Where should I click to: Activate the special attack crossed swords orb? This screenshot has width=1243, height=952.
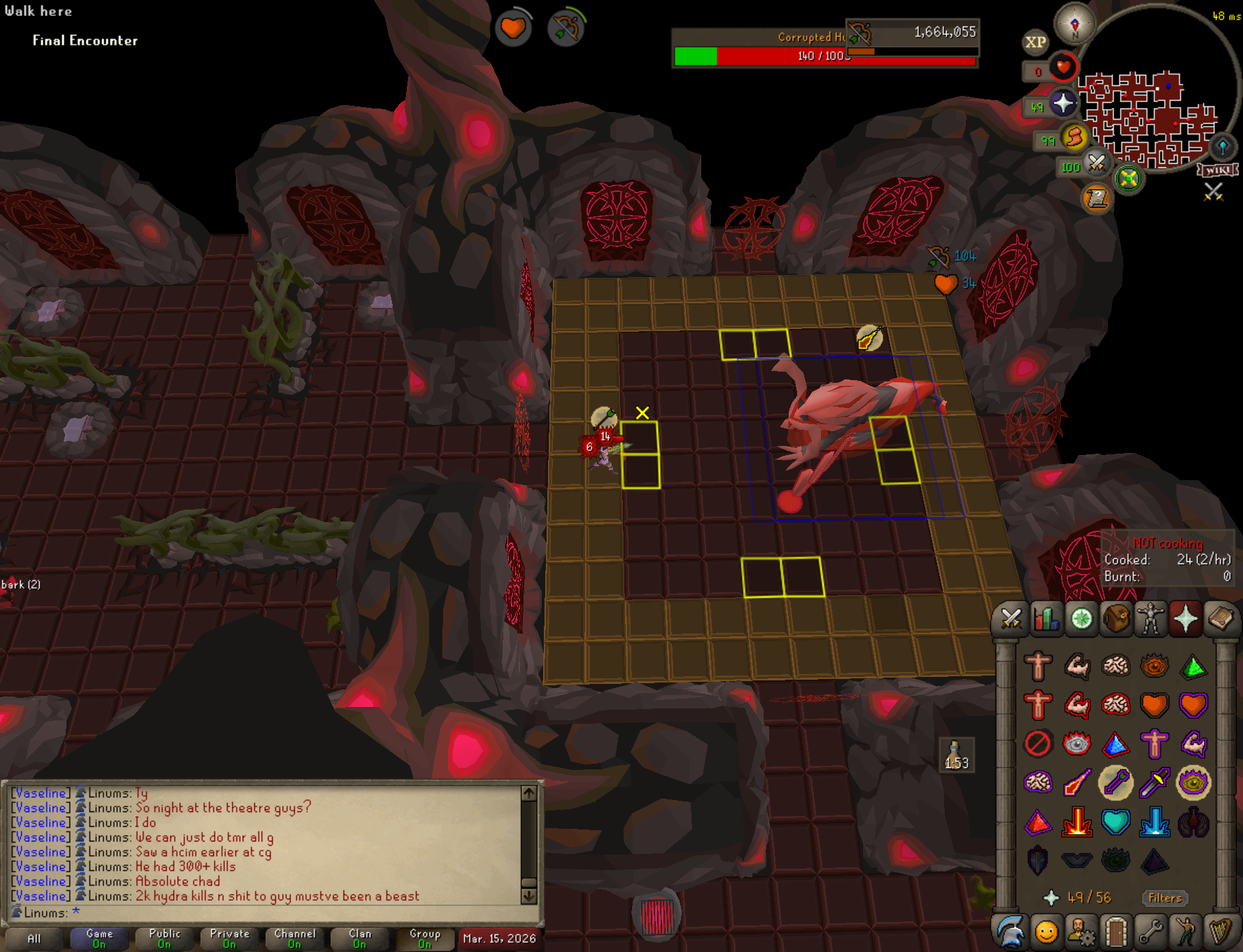1096,164
